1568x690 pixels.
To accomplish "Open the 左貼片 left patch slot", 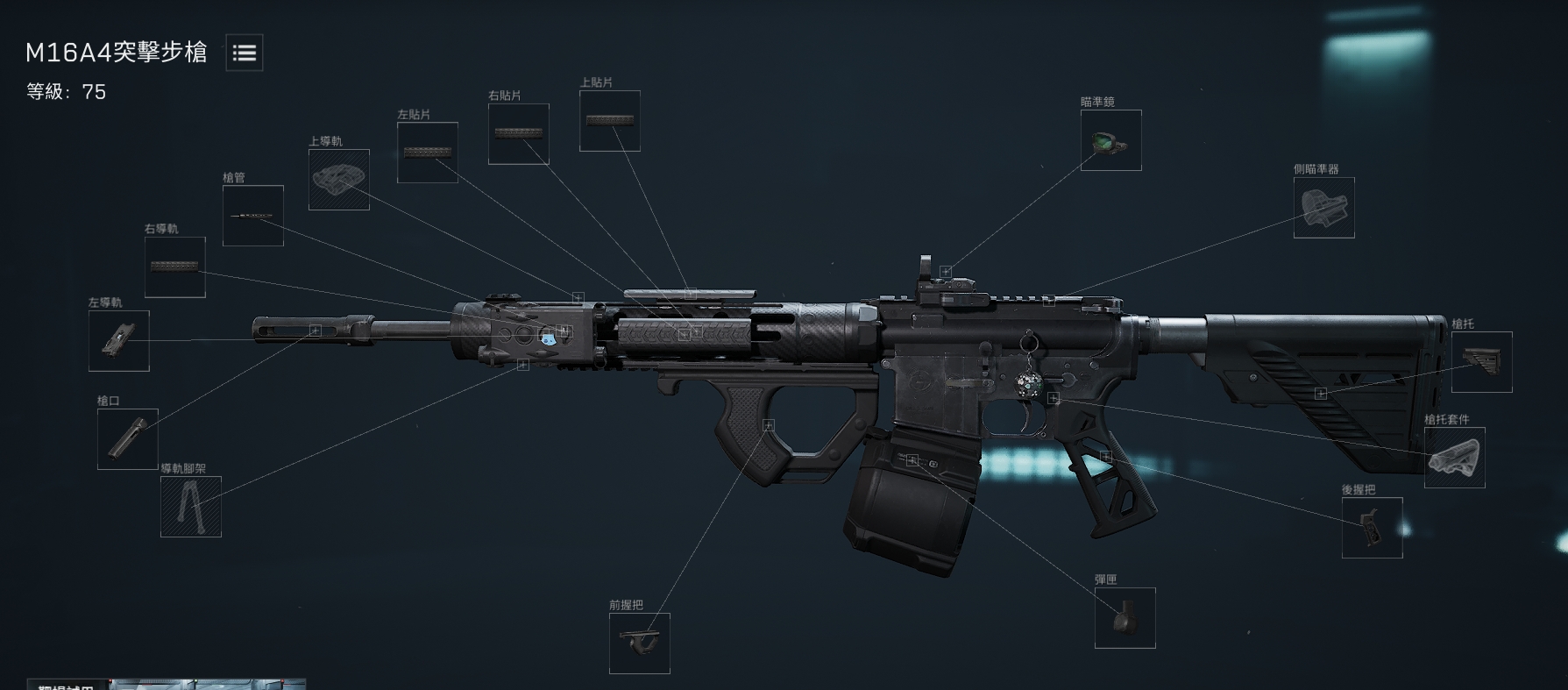I will point(427,153).
